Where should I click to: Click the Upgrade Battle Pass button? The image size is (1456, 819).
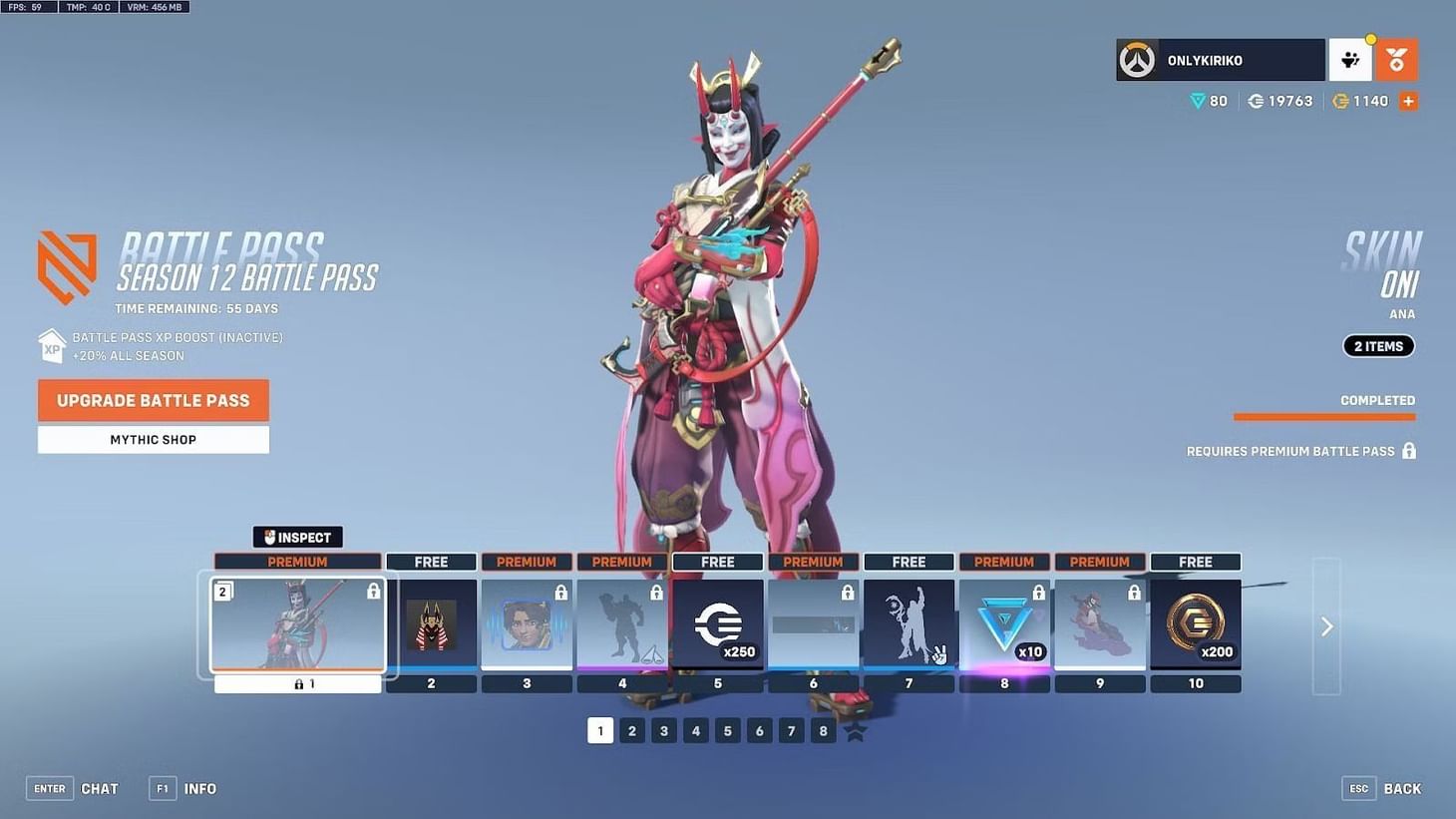point(153,400)
